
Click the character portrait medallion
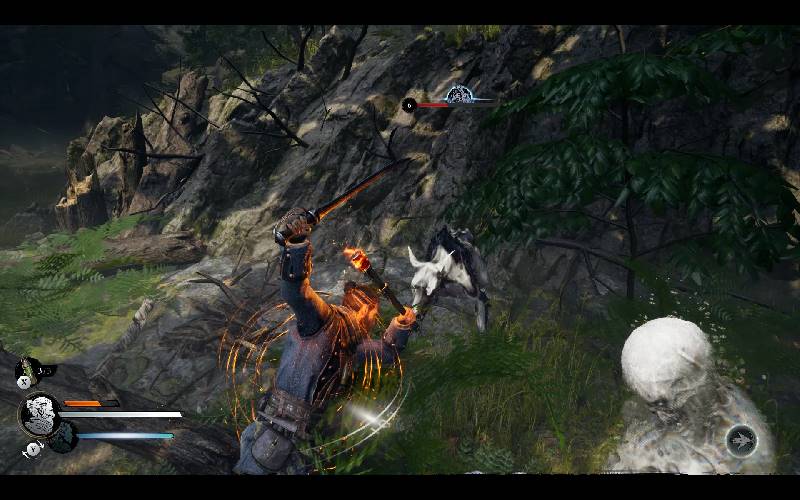pos(39,413)
